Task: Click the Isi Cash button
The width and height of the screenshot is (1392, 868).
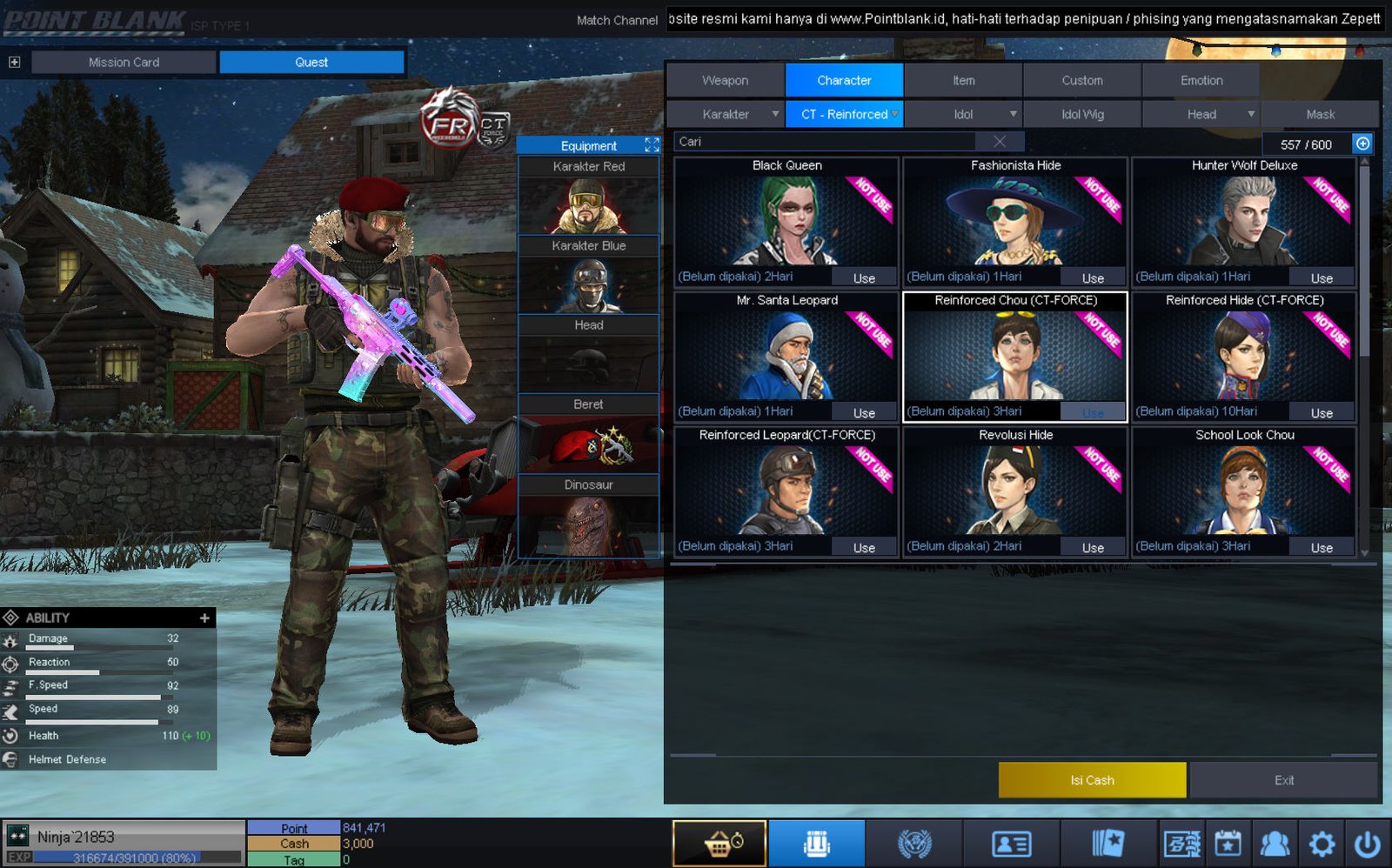Action: pos(1092,780)
